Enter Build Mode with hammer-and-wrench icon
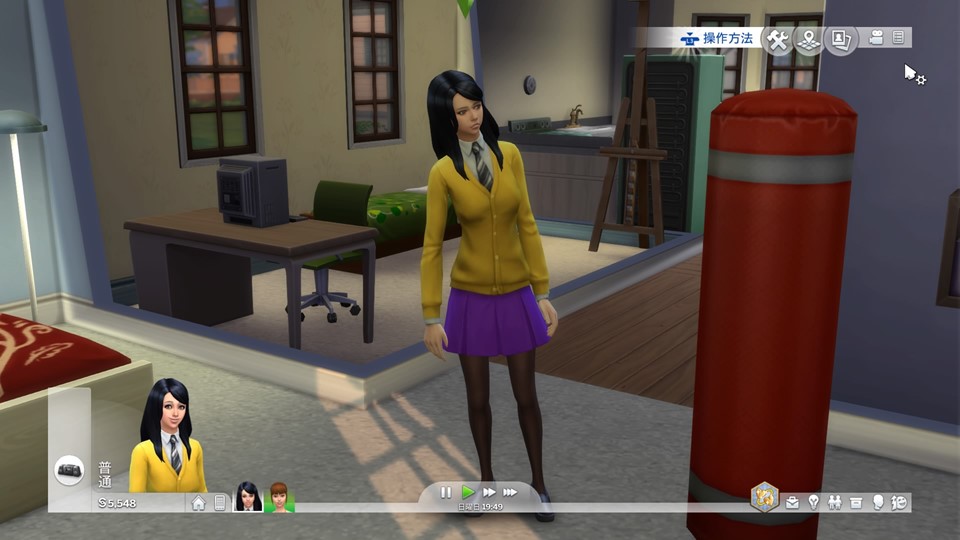Viewport: 960px width, 540px height. (x=777, y=38)
